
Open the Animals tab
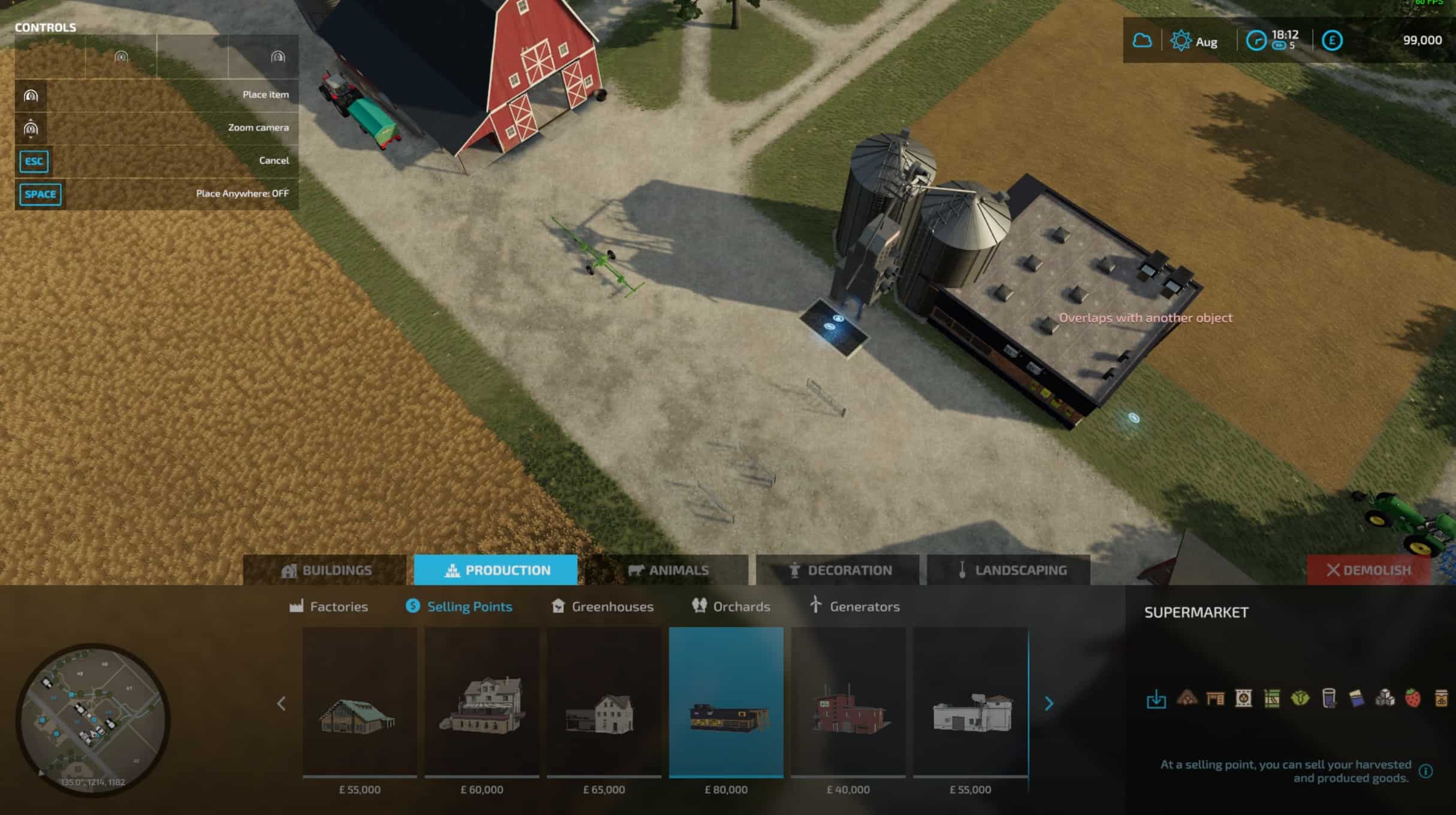[667, 570]
